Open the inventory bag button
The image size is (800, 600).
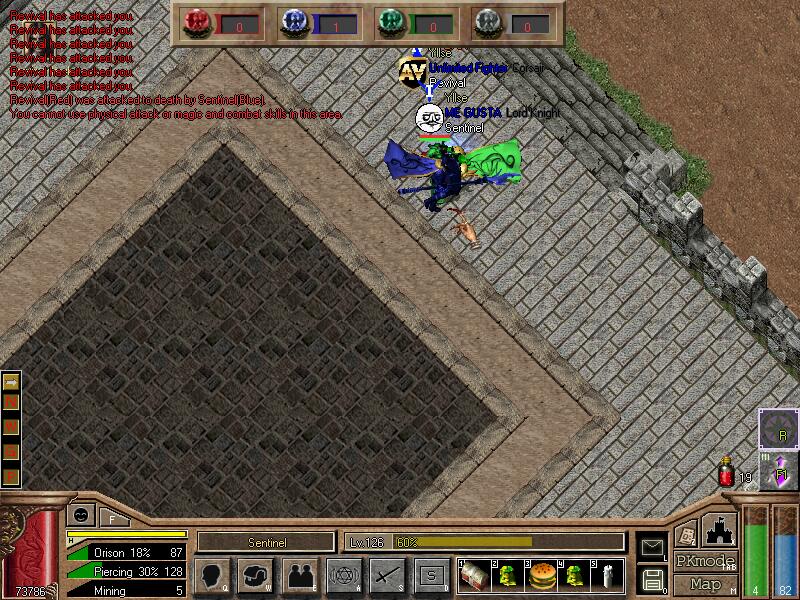(255, 576)
